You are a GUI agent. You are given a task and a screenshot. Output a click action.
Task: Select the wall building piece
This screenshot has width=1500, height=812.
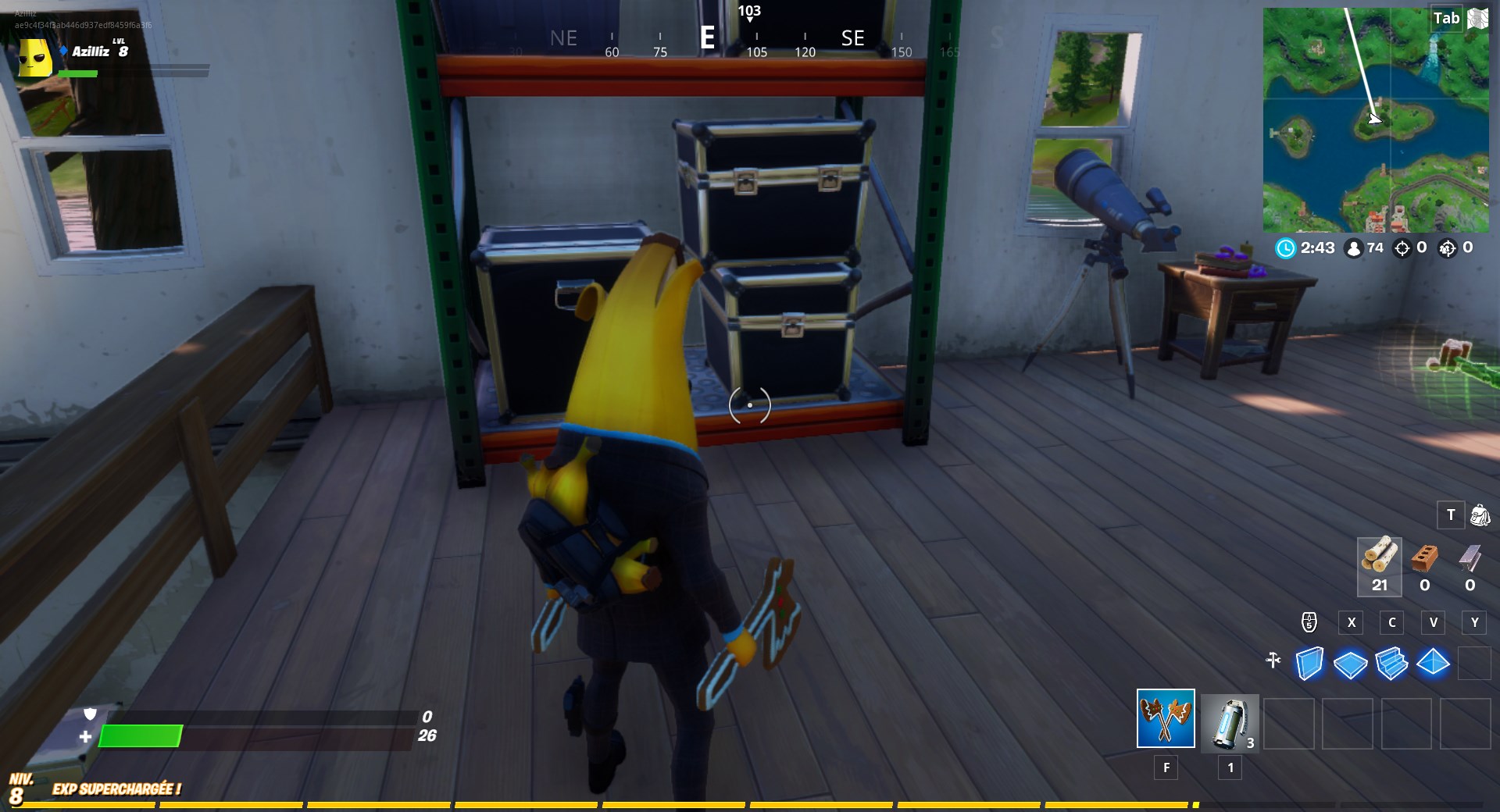(x=1311, y=662)
